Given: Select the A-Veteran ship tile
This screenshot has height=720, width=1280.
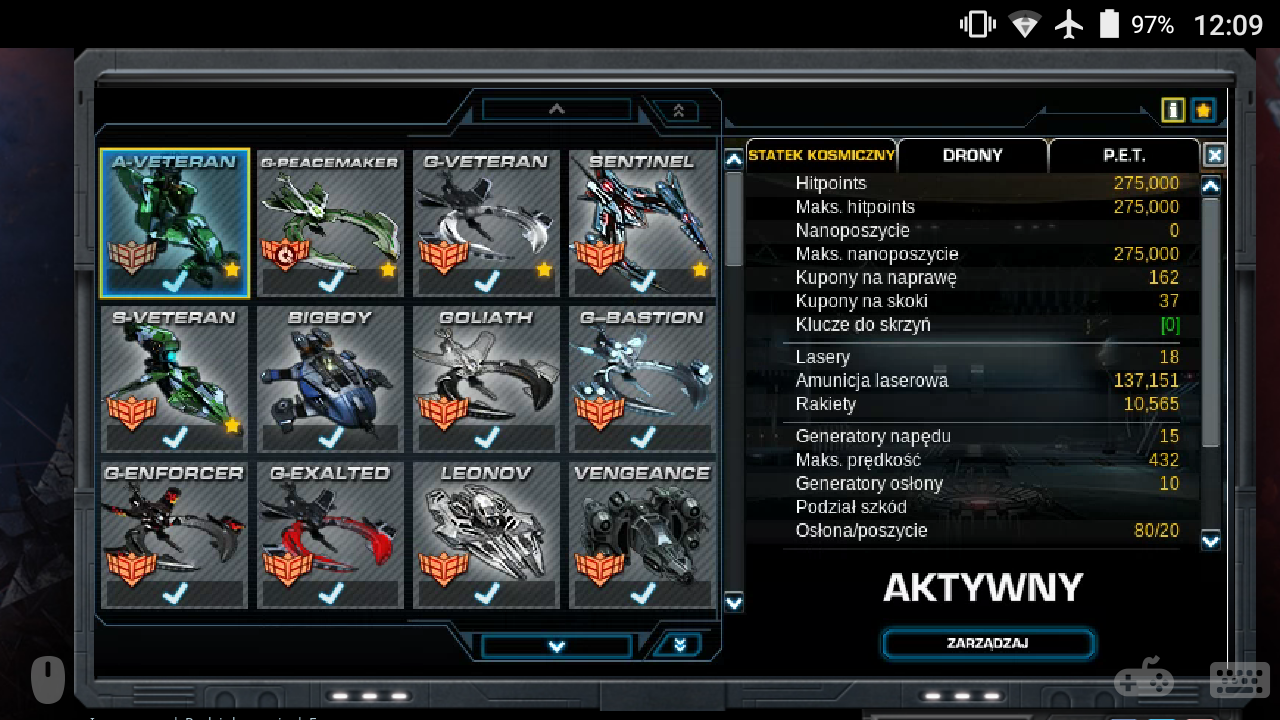Looking at the screenshot, I should (175, 223).
